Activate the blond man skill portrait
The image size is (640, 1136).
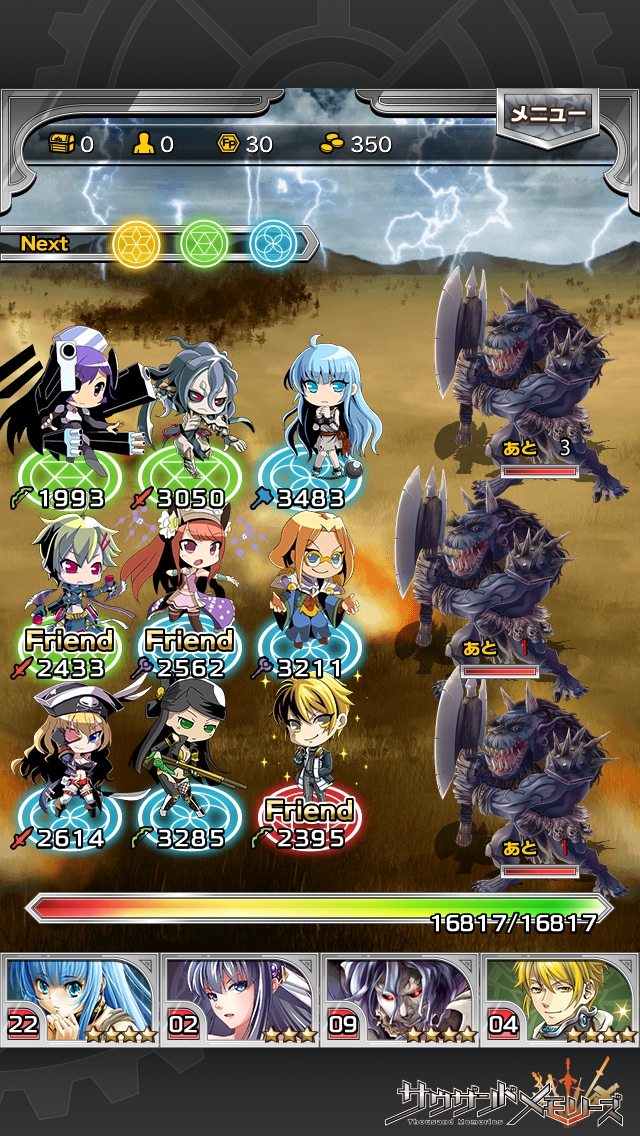560,999
